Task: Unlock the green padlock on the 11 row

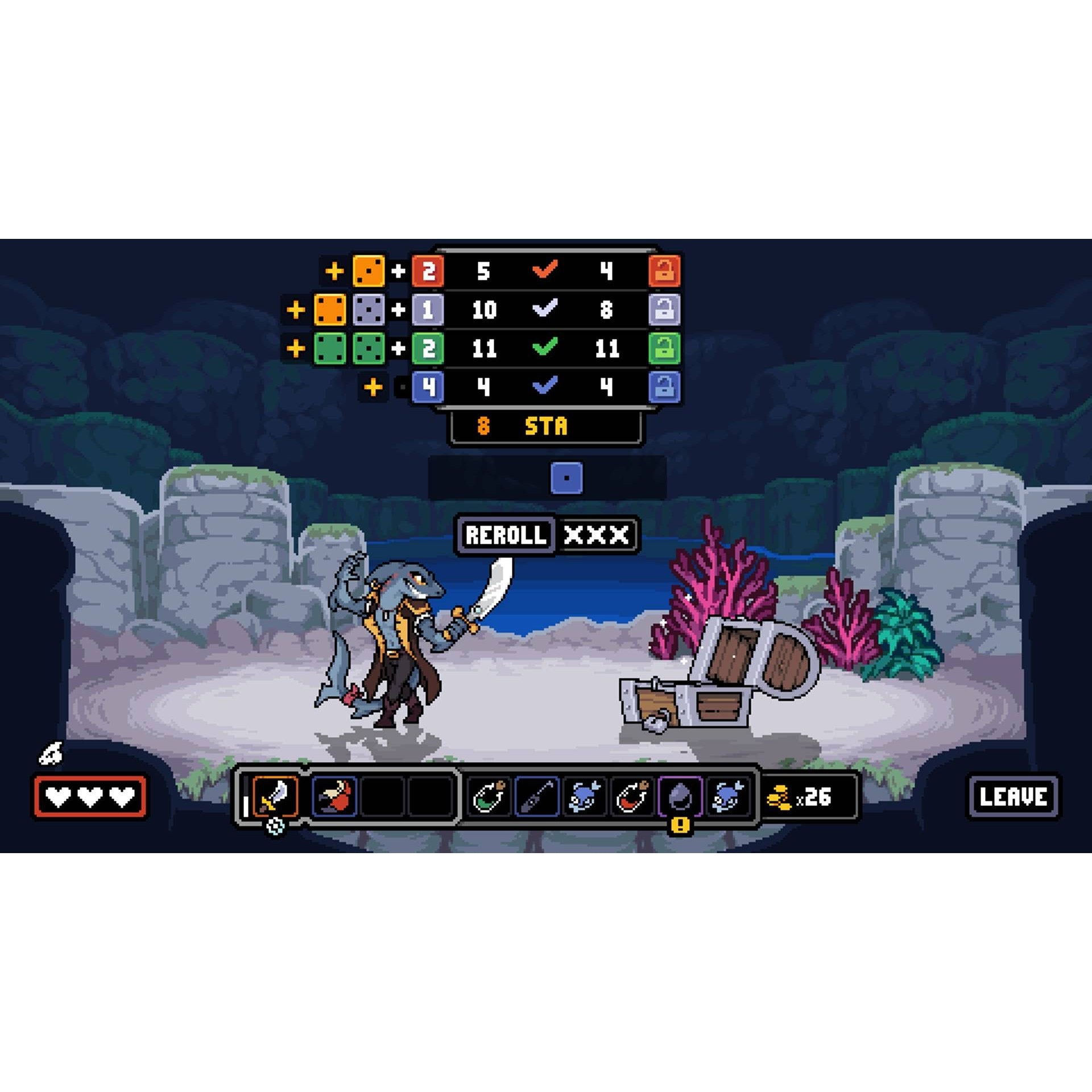Action: (663, 349)
